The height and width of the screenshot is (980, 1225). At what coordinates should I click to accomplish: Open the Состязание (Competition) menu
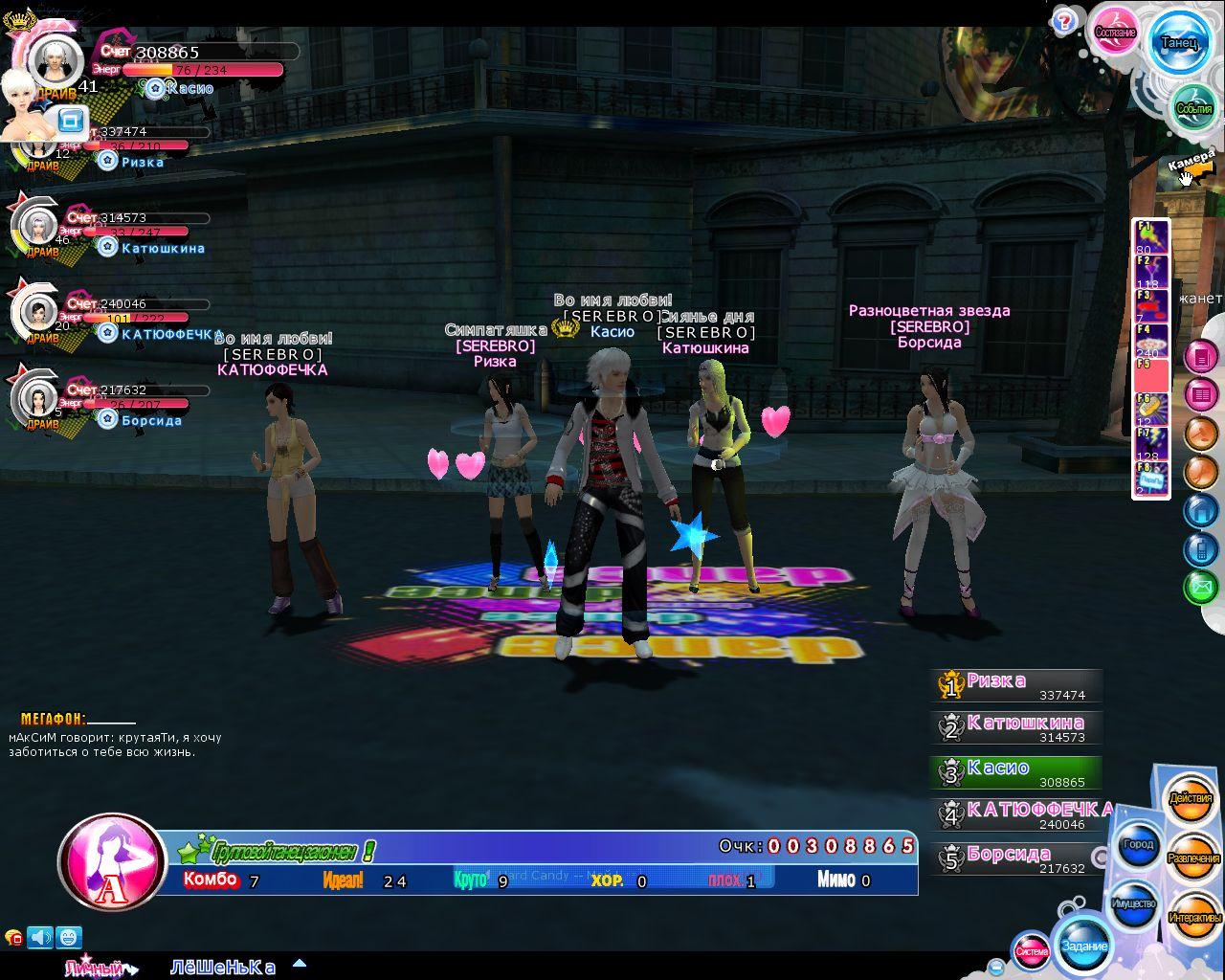coord(1115,33)
